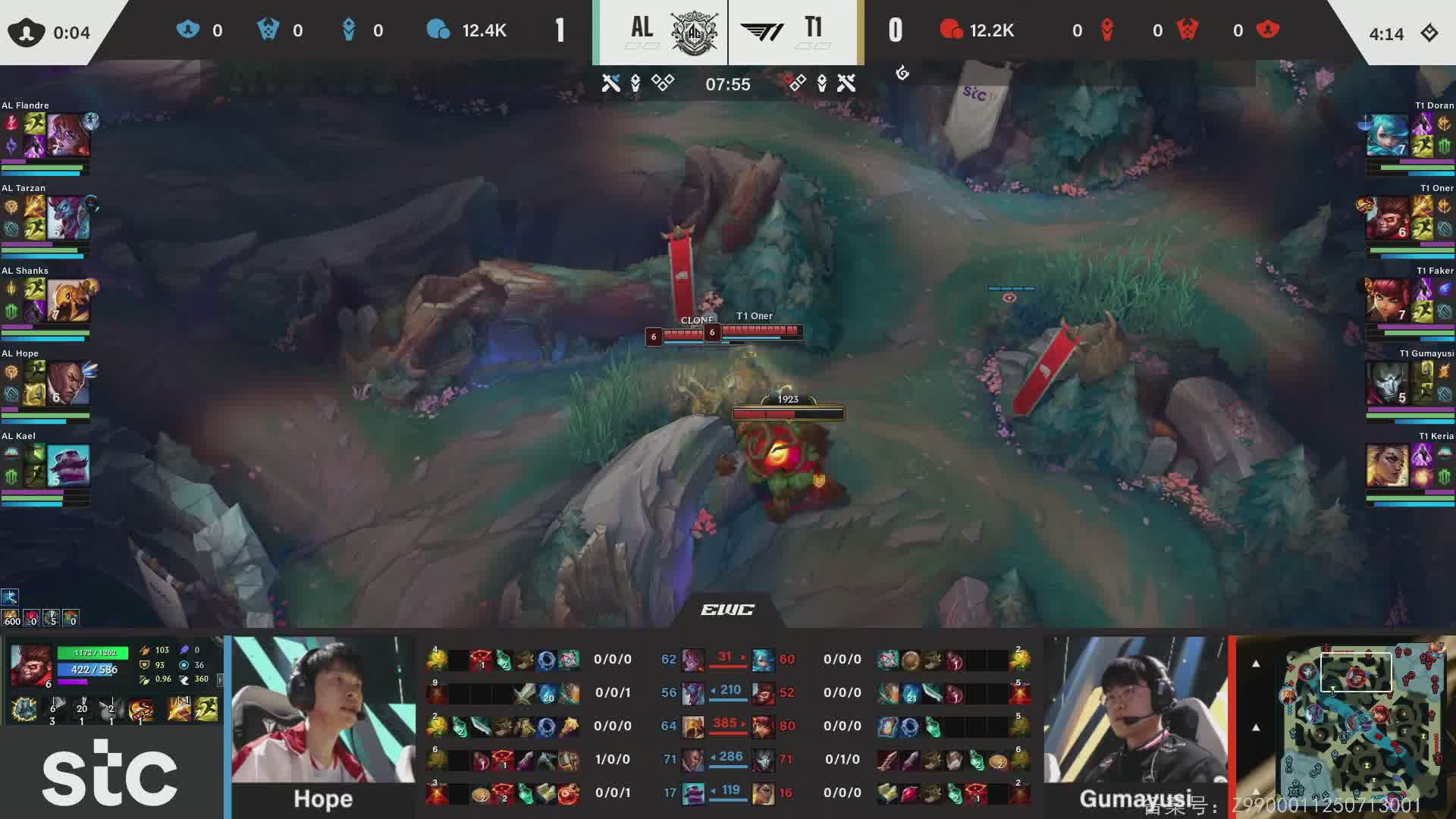Select T1 Gumayusi's champion portrait
1456x819 pixels.
1387,383
